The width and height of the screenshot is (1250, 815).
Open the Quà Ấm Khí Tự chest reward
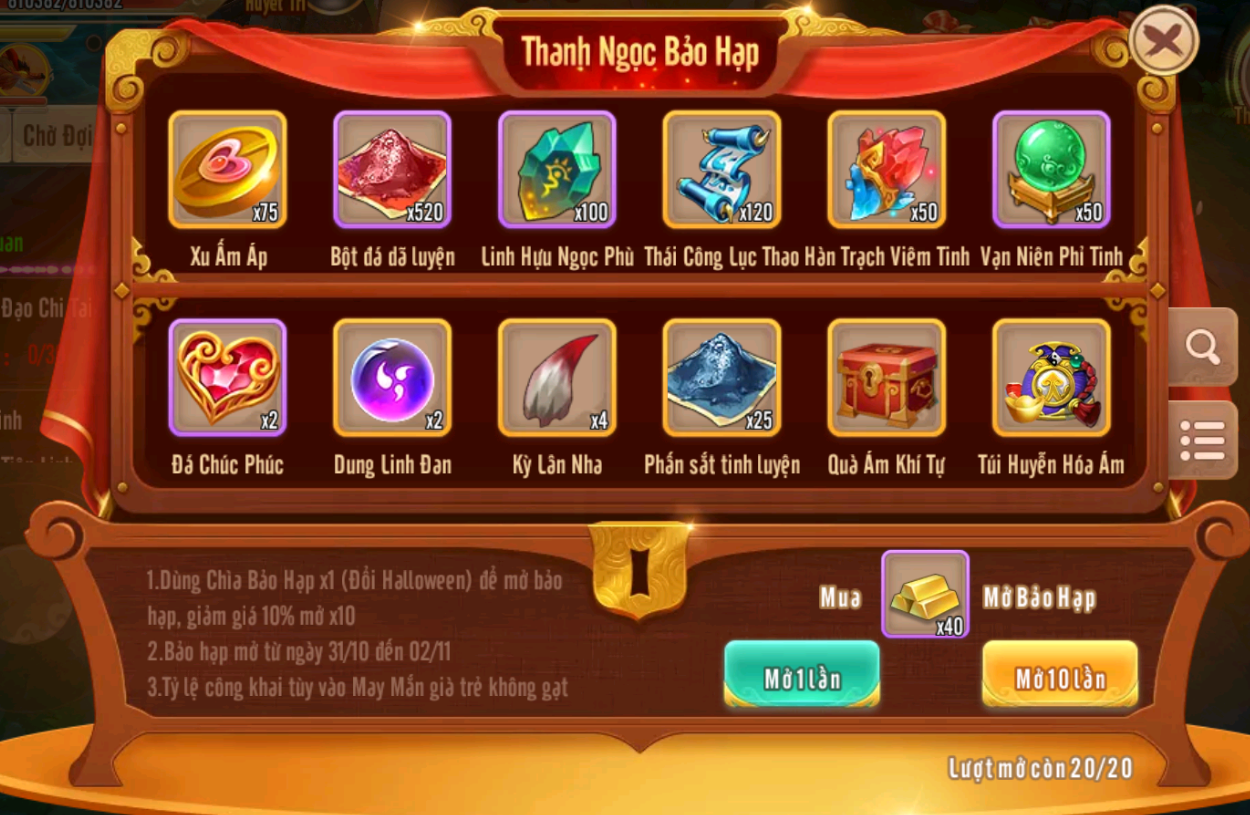886,378
